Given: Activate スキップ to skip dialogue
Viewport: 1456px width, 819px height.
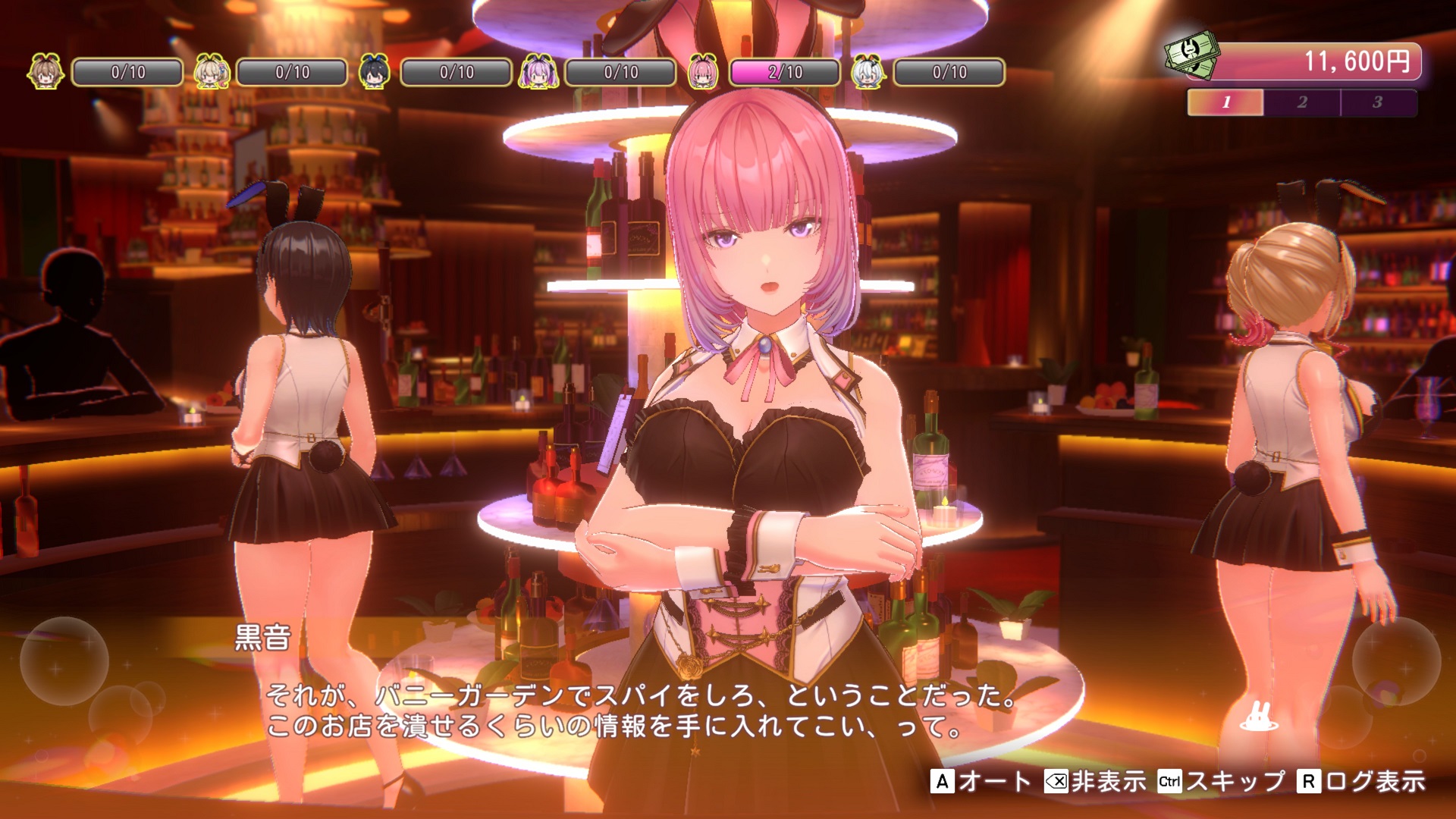Looking at the screenshot, I should tap(1222, 781).
